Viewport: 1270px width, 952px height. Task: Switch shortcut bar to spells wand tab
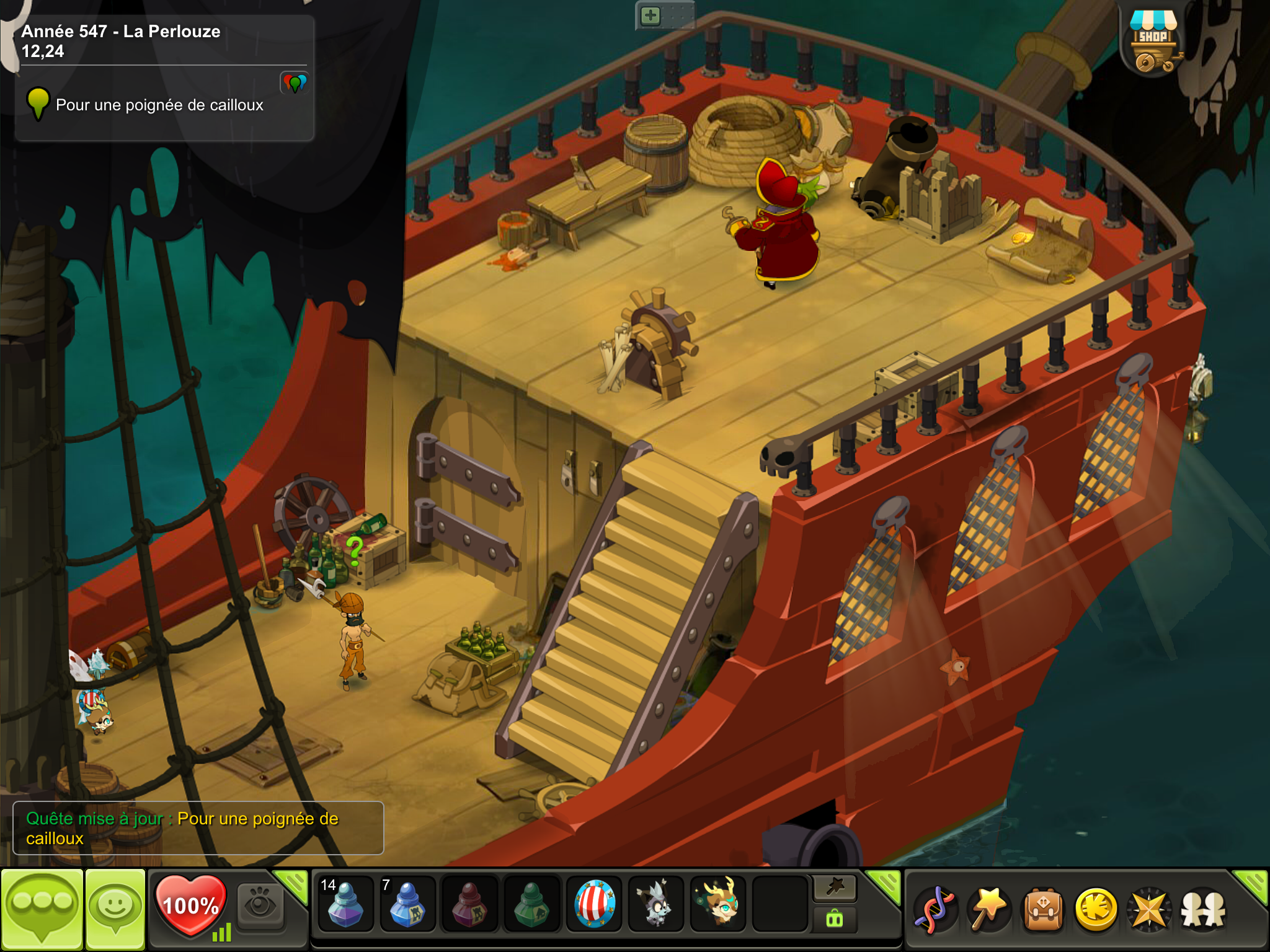(x=835, y=888)
